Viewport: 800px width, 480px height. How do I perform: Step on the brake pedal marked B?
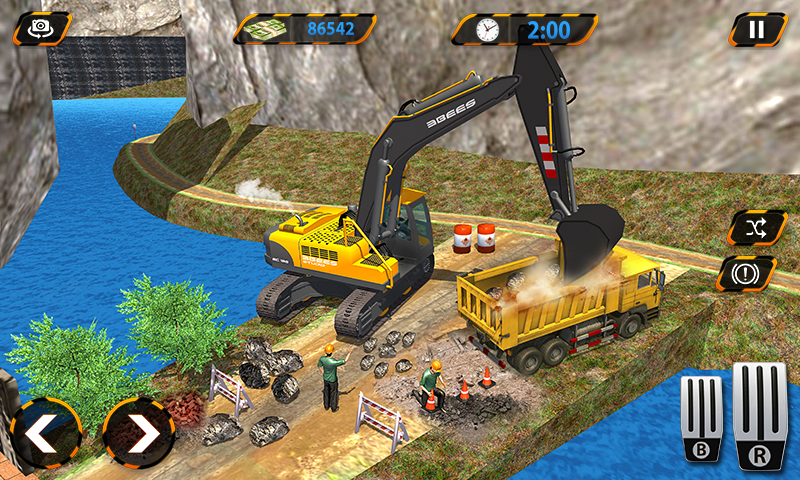pyautogui.click(x=702, y=418)
